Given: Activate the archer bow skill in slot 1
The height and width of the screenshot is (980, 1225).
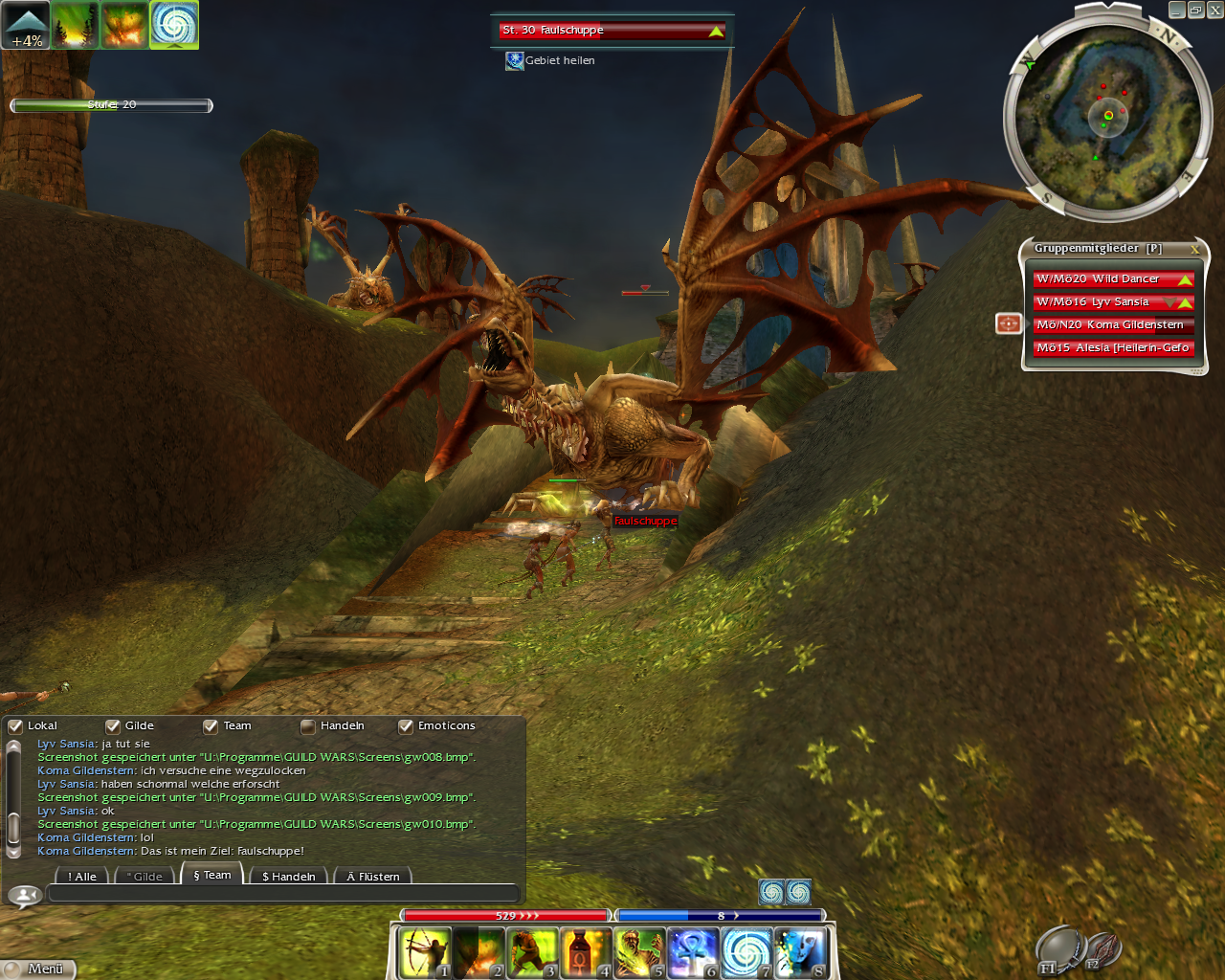Looking at the screenshot, I should (425, 952).
